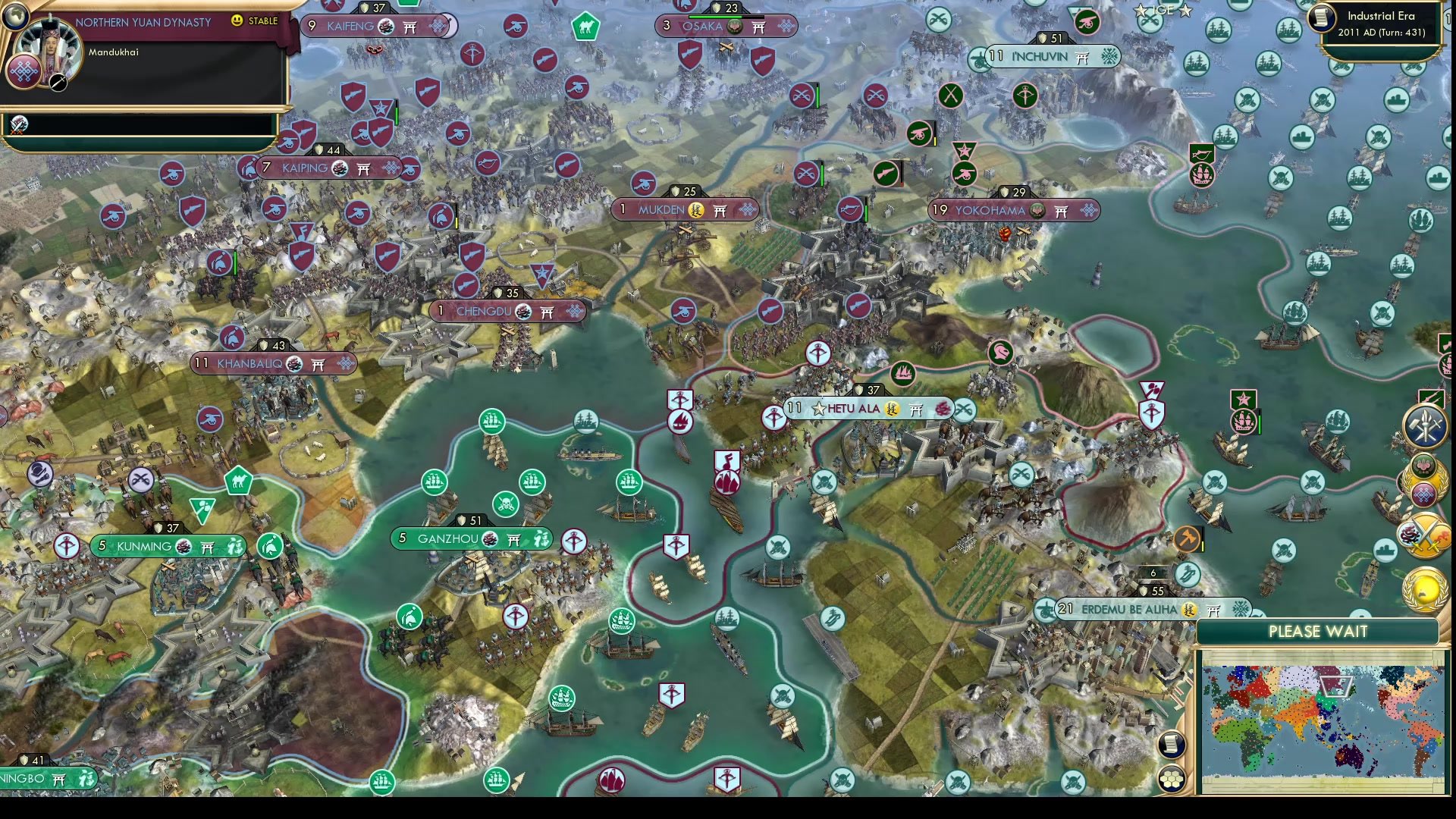Toggle Strategic View with the hex icon
Screen dimensions: 1456x819
tap(1172, 778)
